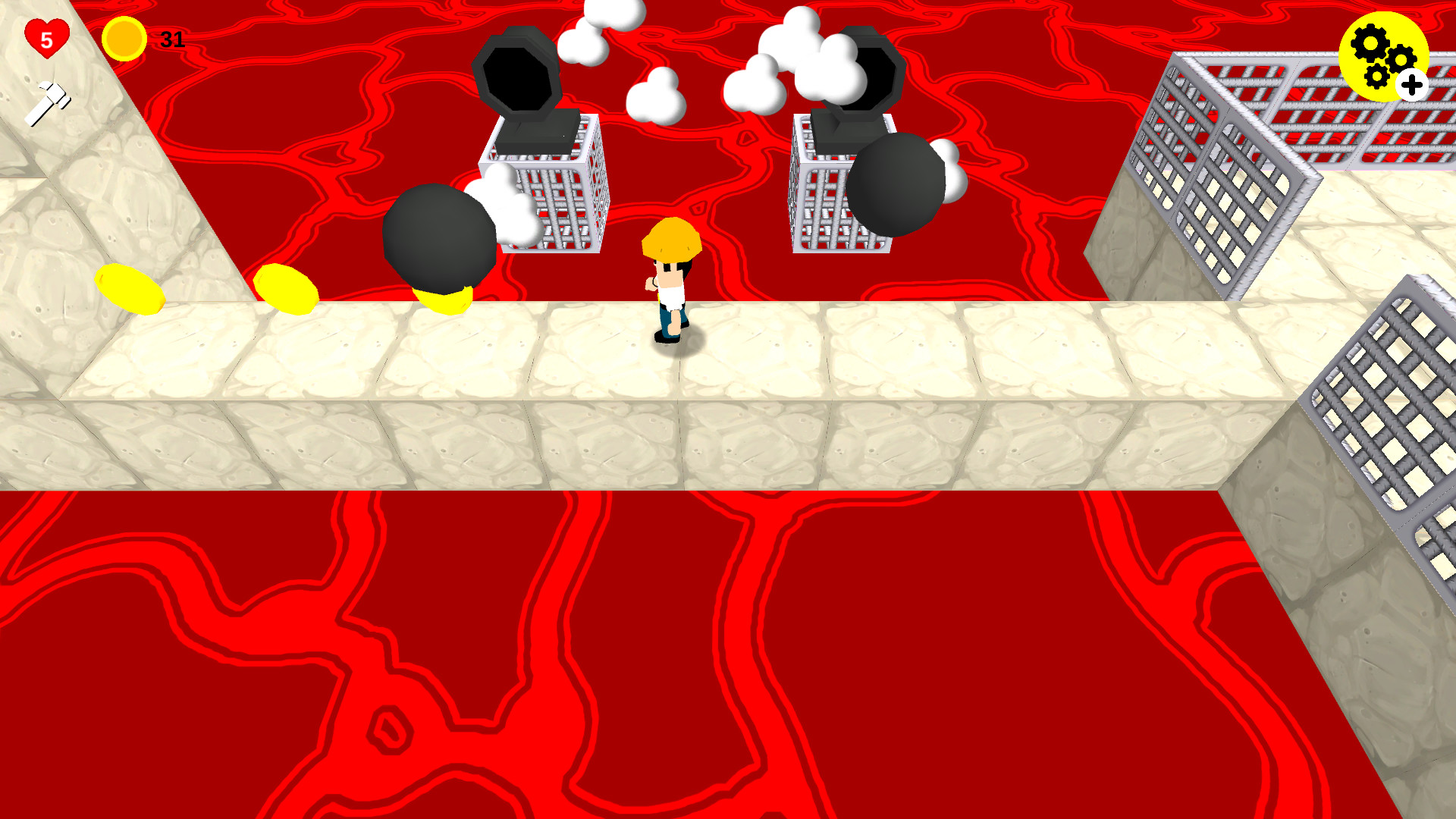The image size is (1456, 819).
Task: Select the hammer tool icon
Action: [49, 100]
